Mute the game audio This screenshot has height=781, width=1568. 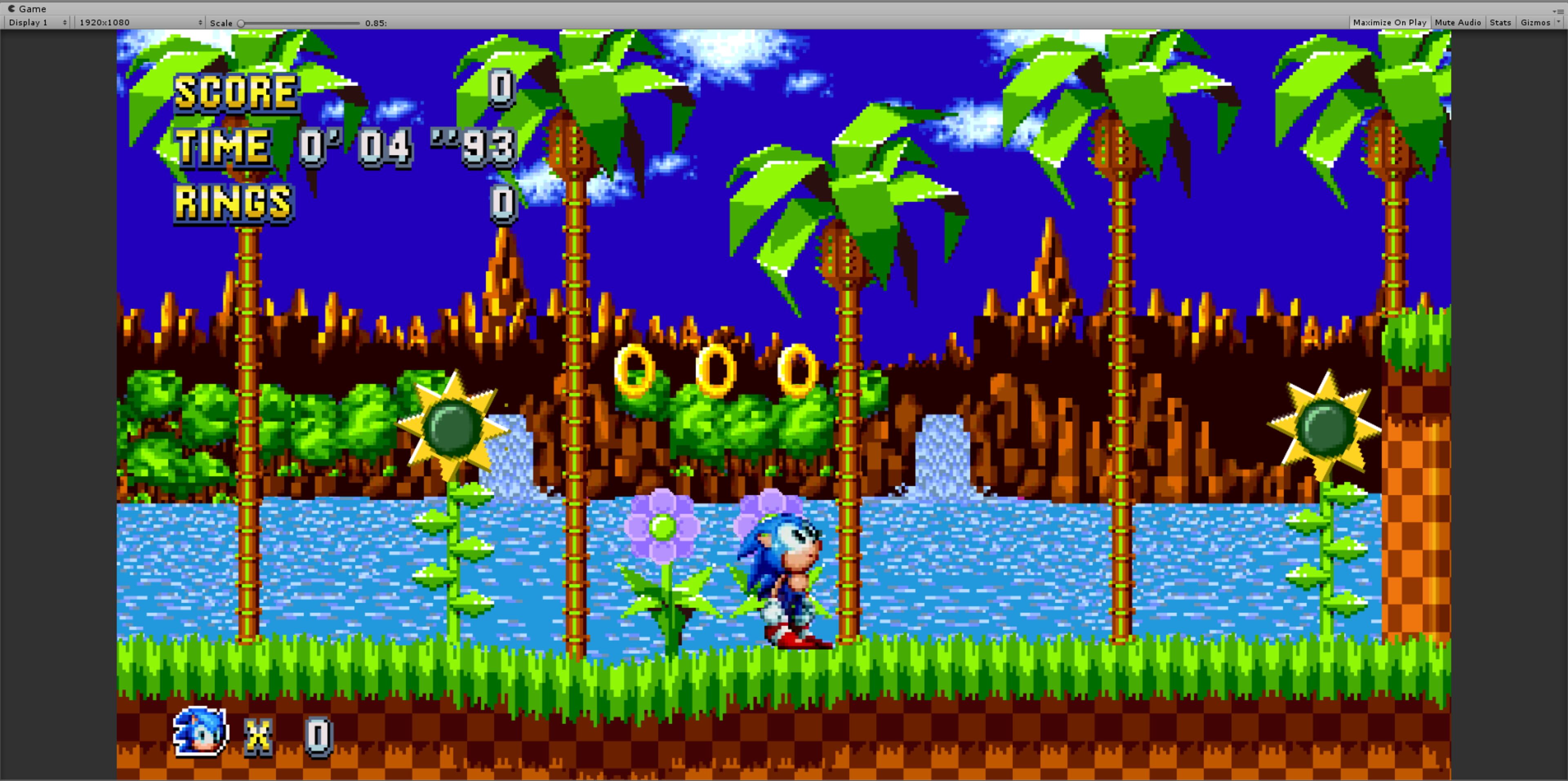point(1458,22)
